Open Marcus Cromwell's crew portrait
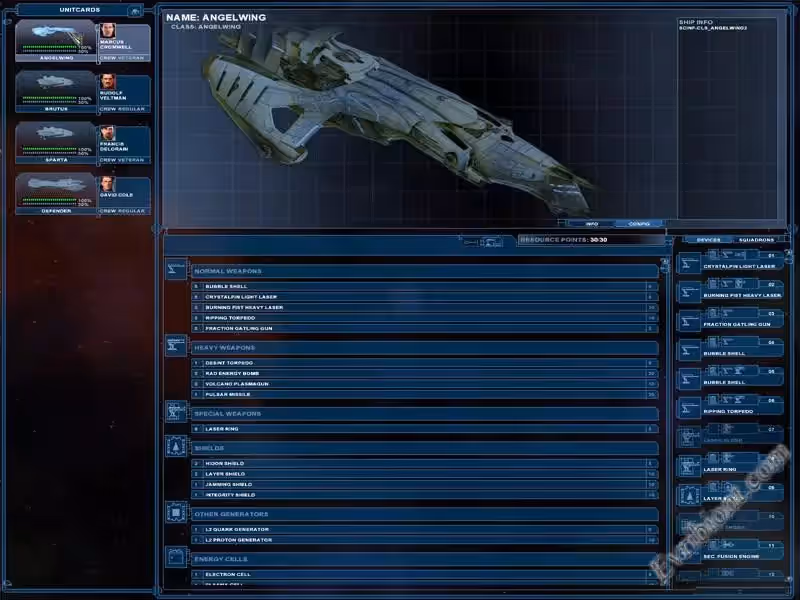 point(108,31)
